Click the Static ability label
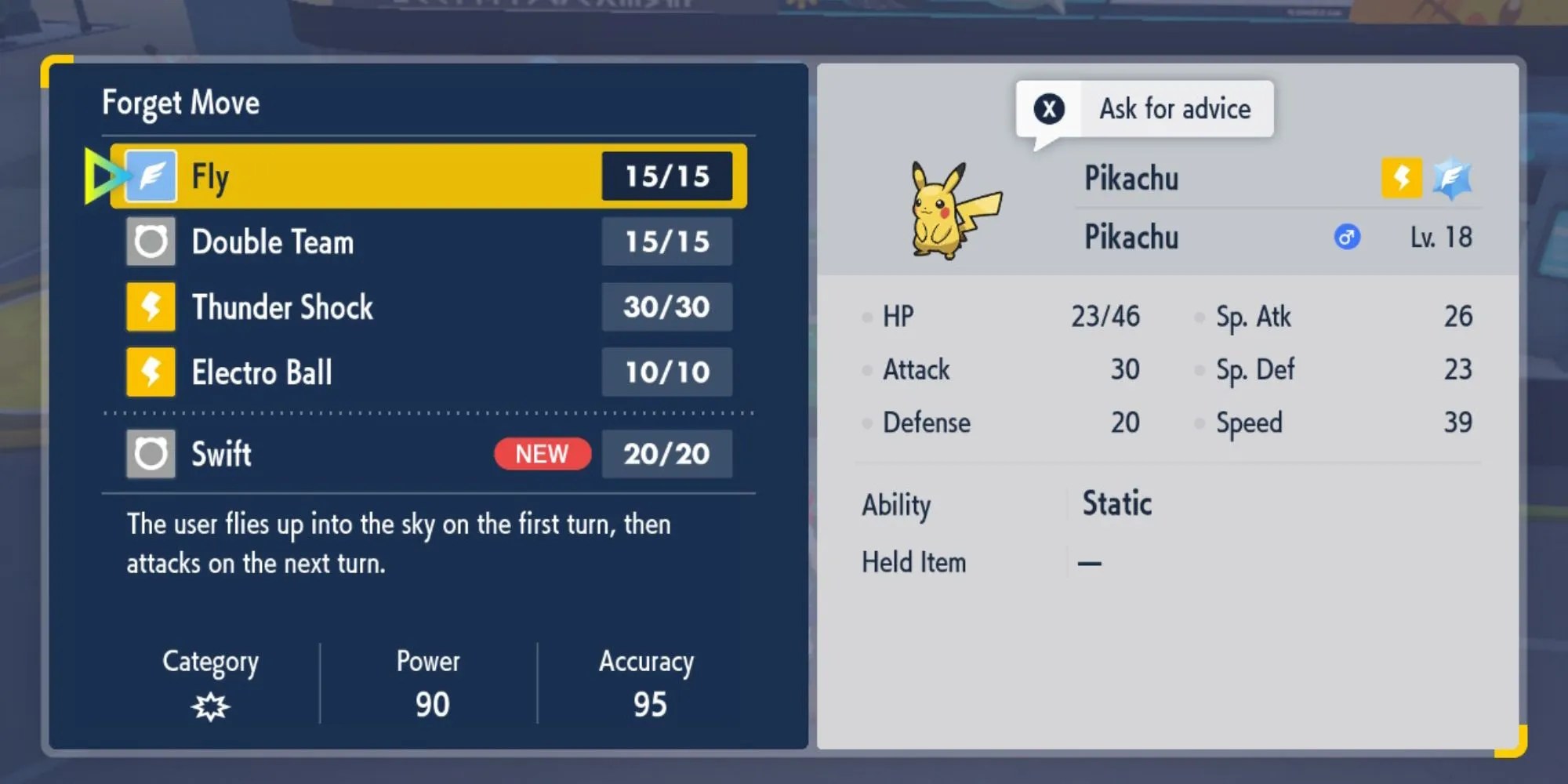The width and height of the screenshot is (1568, 784). [x=1116, y=503]
